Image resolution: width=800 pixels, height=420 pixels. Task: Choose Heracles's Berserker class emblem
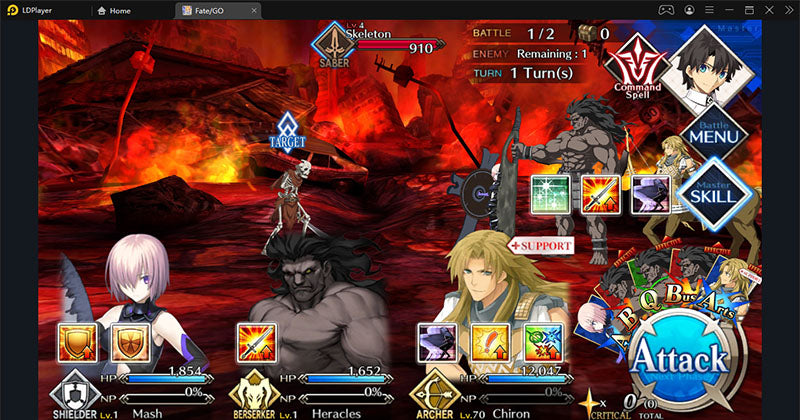pyautogui.click(x=252, y=391)
